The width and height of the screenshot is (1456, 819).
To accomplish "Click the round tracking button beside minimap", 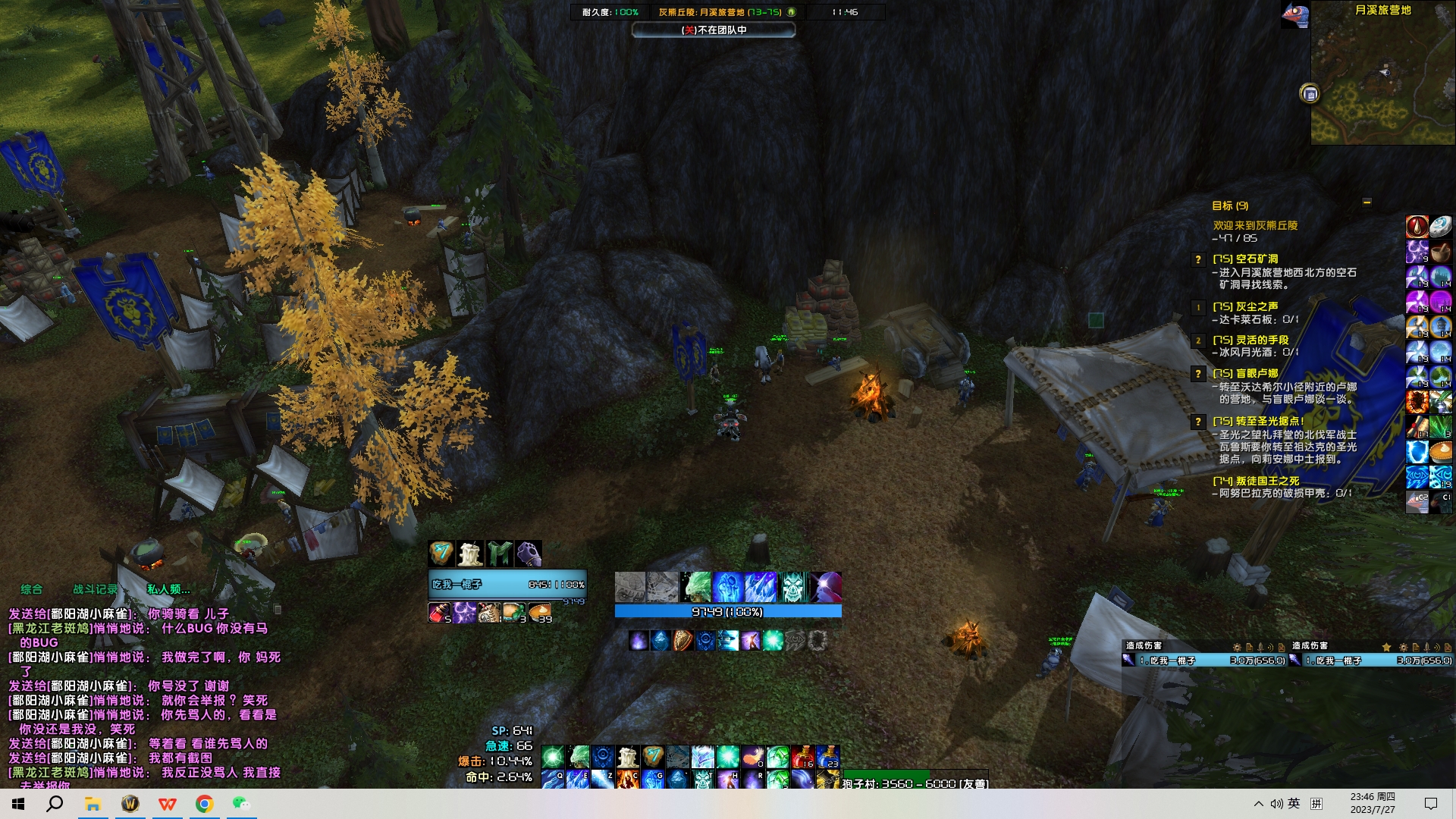I will pyautogui.click(x=1310, y=93).
